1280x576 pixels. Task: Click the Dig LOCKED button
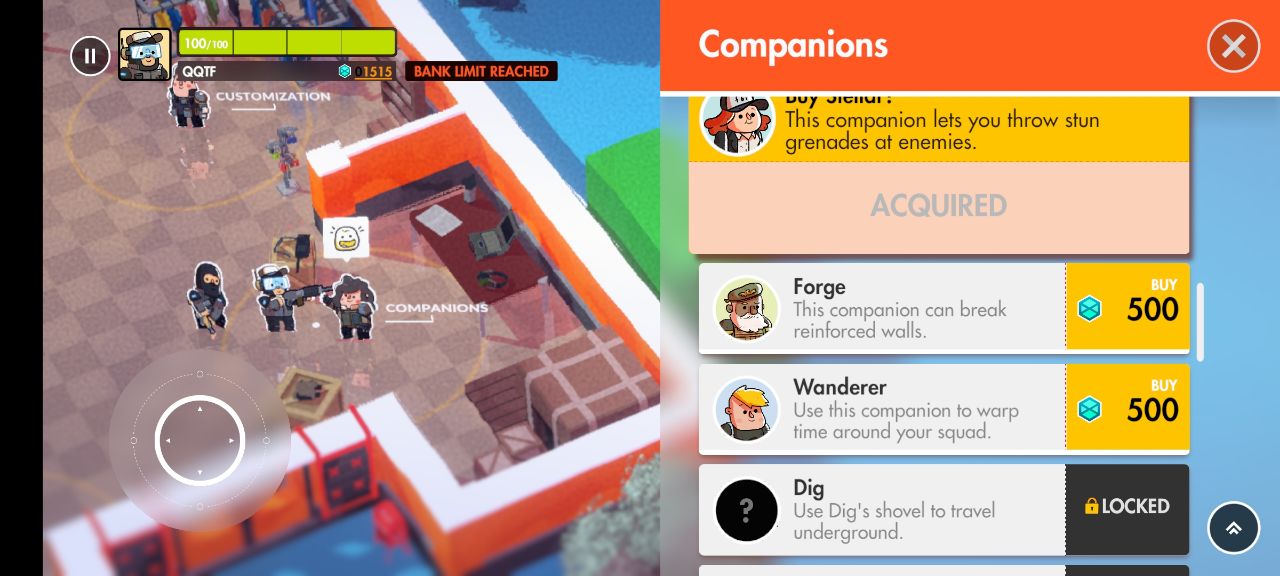click(1127, 508)
